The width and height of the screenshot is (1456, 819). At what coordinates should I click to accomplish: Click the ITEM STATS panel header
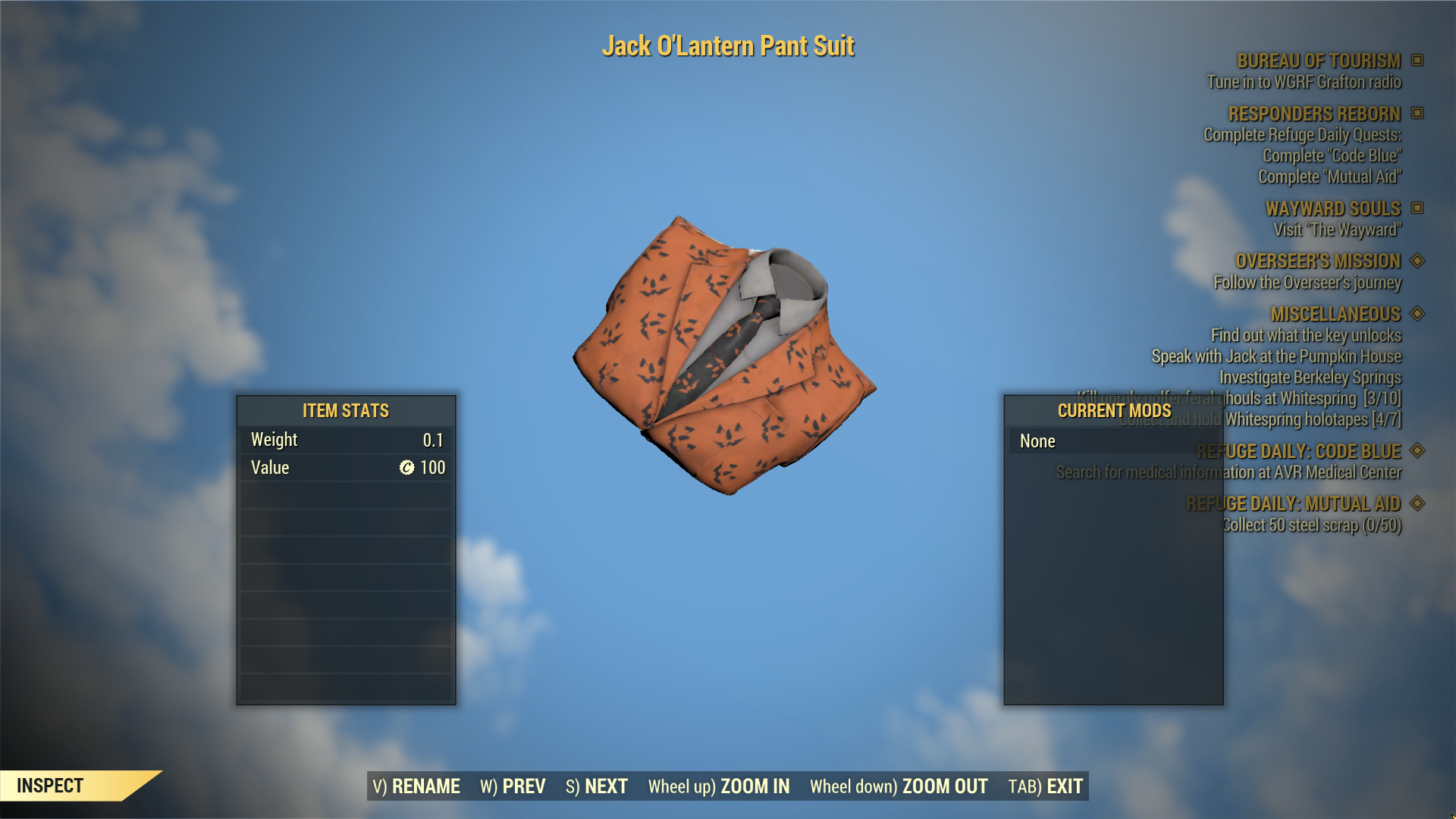tap(345, 411)
